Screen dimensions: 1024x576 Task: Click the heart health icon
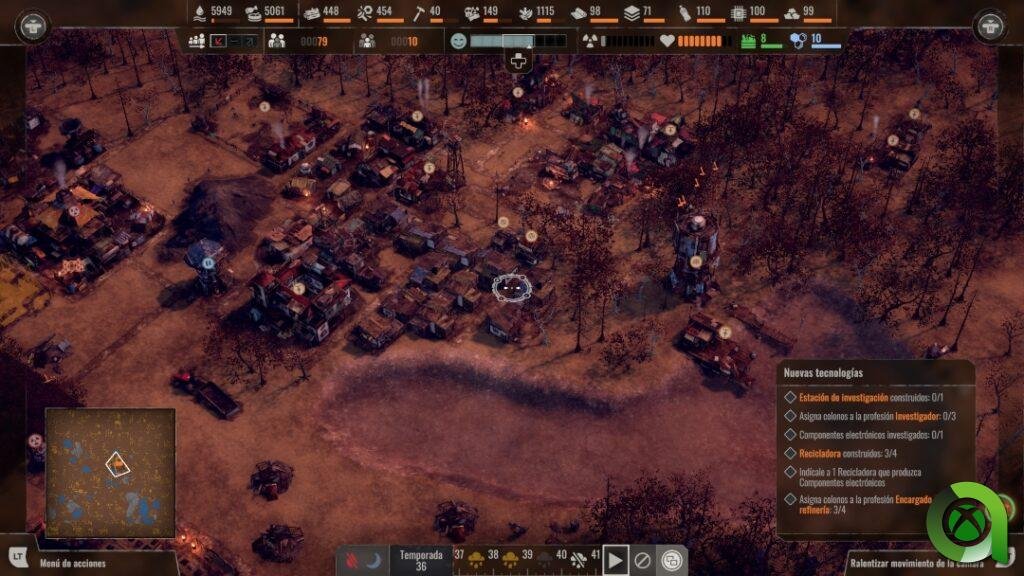coord(667,41)
